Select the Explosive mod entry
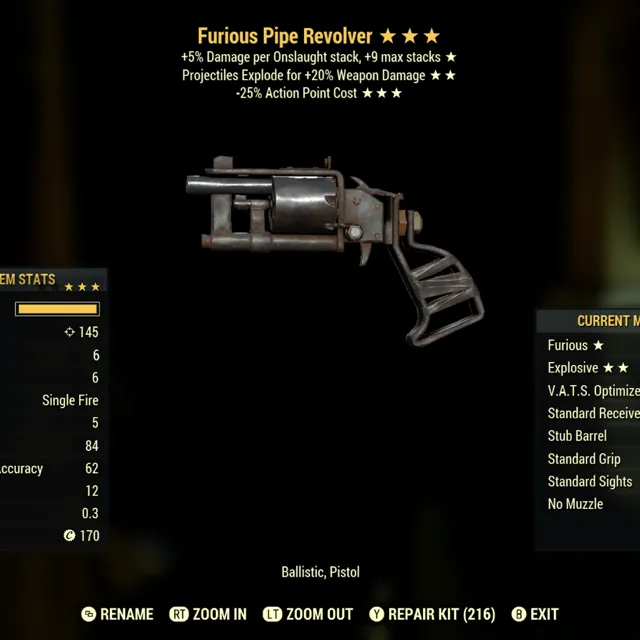 coord(588,368)
